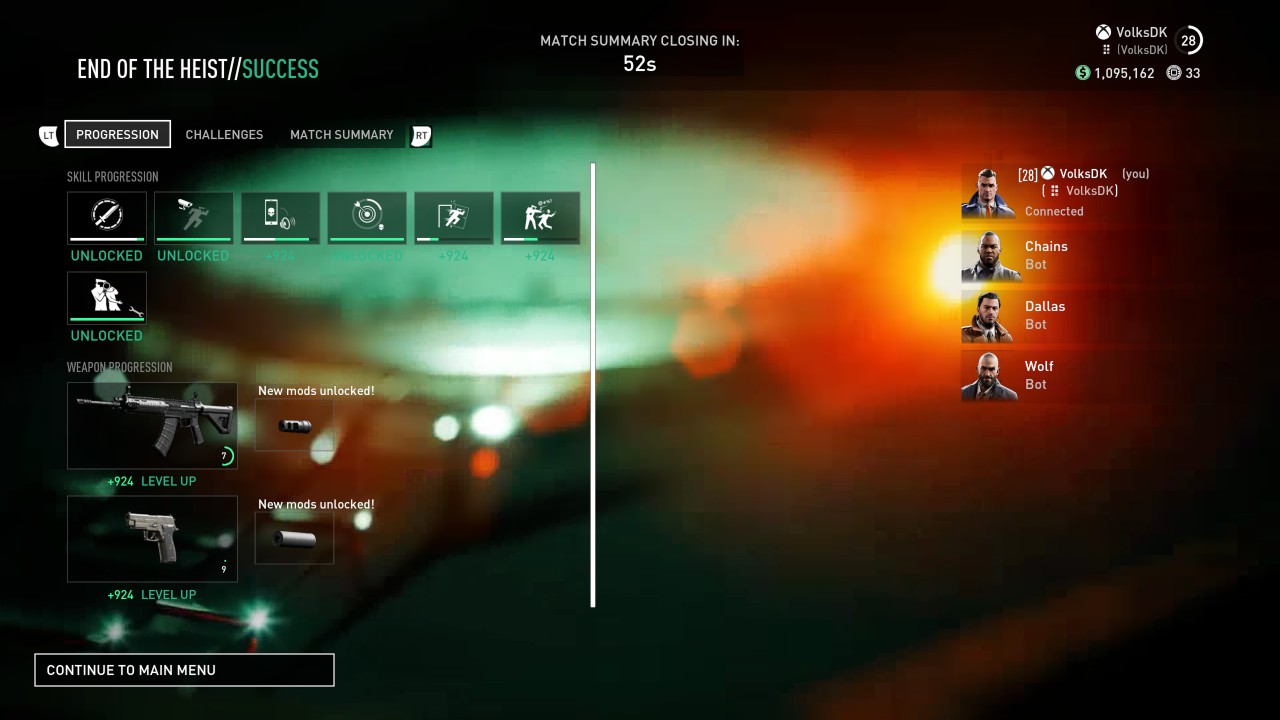This screenshot has height=720, width=1280.
Task: Click the C-Stack coin icon beside 33
Action: tap(1170, 73)
